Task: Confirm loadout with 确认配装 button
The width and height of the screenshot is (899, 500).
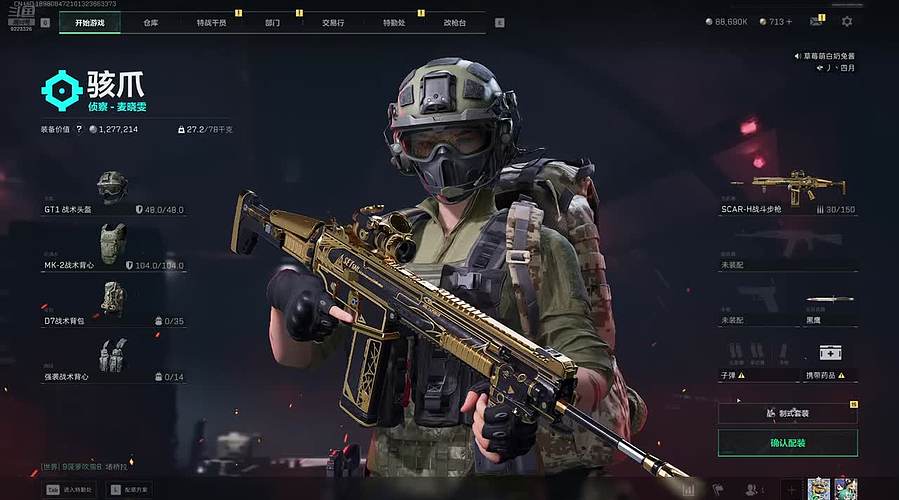Action: (788, 442)
